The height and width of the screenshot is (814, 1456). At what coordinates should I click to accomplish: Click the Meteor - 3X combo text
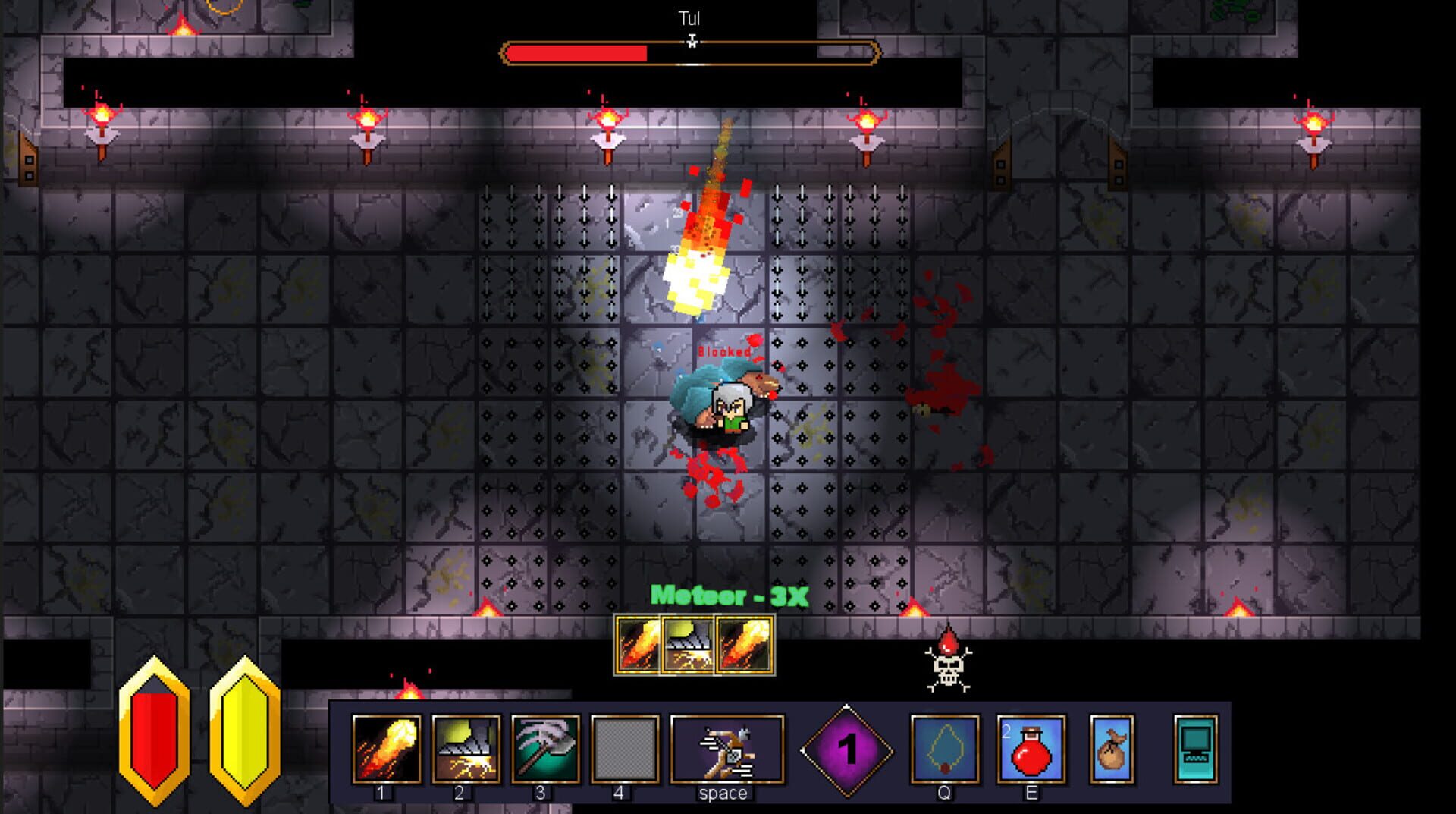tap(728, 596)
